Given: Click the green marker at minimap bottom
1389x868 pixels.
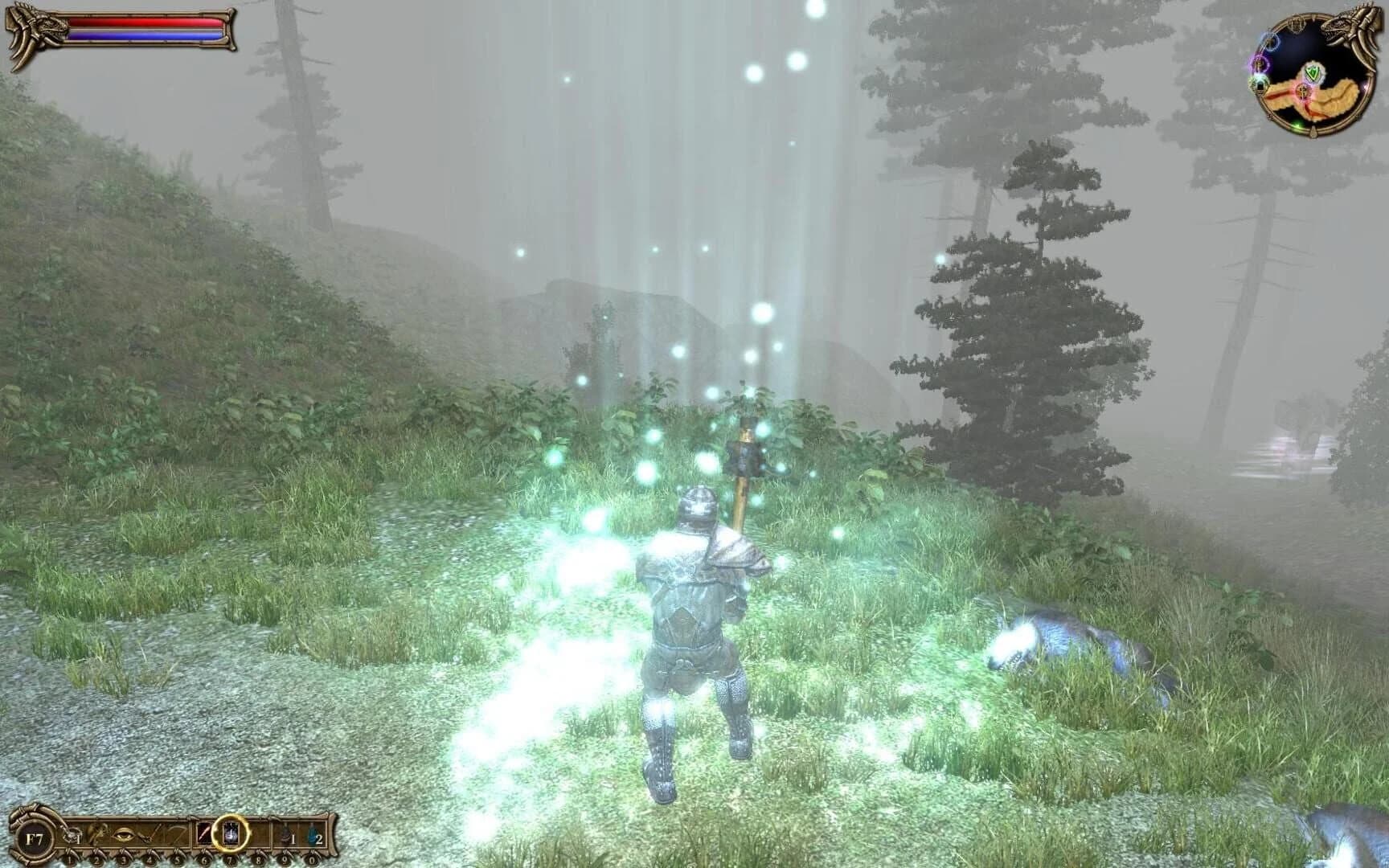Looking at the screenshot, I should [1297, 125].
